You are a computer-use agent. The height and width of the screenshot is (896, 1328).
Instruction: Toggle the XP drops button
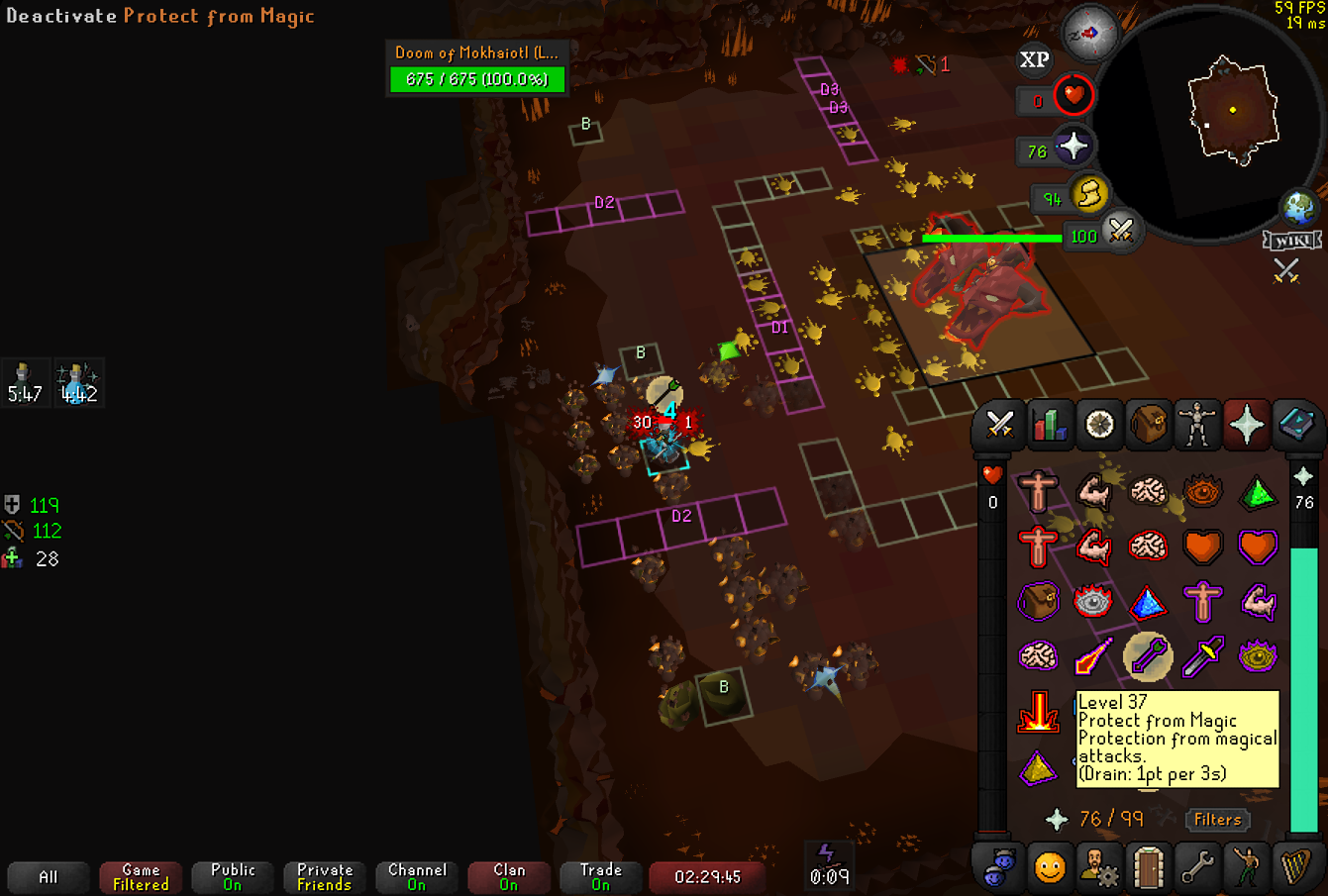[x=1035, y=60]
